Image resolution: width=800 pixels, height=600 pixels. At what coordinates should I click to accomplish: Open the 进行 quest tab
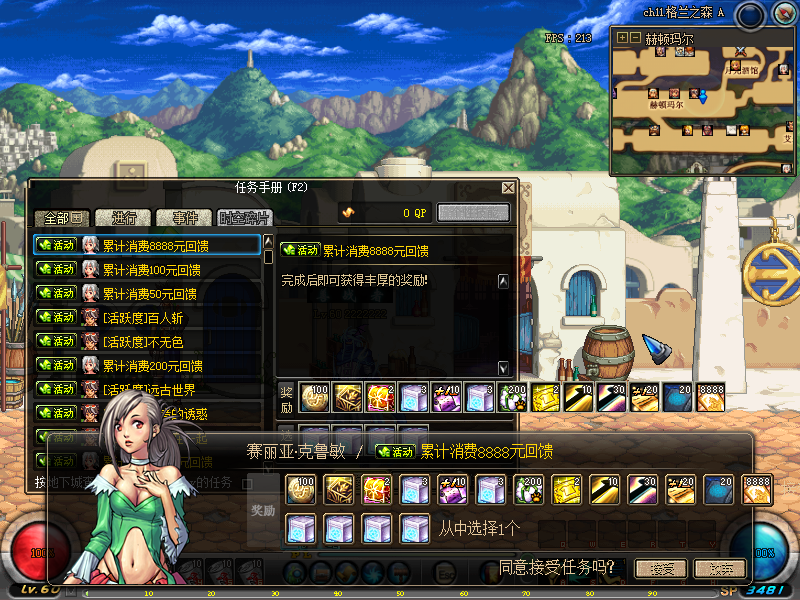coord(124,218)
